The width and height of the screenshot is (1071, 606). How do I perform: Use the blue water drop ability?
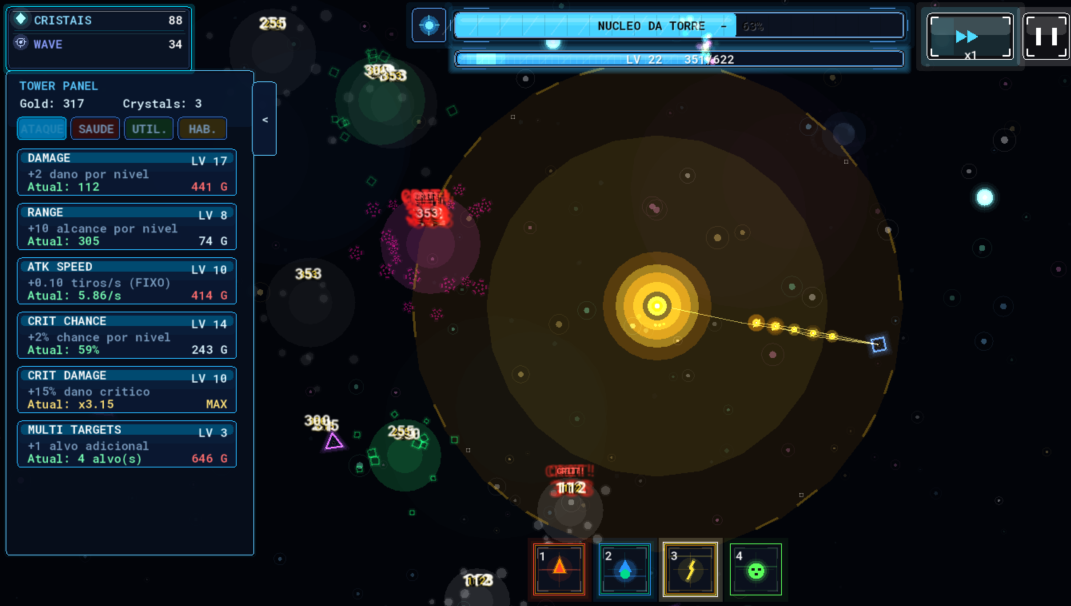625,569
